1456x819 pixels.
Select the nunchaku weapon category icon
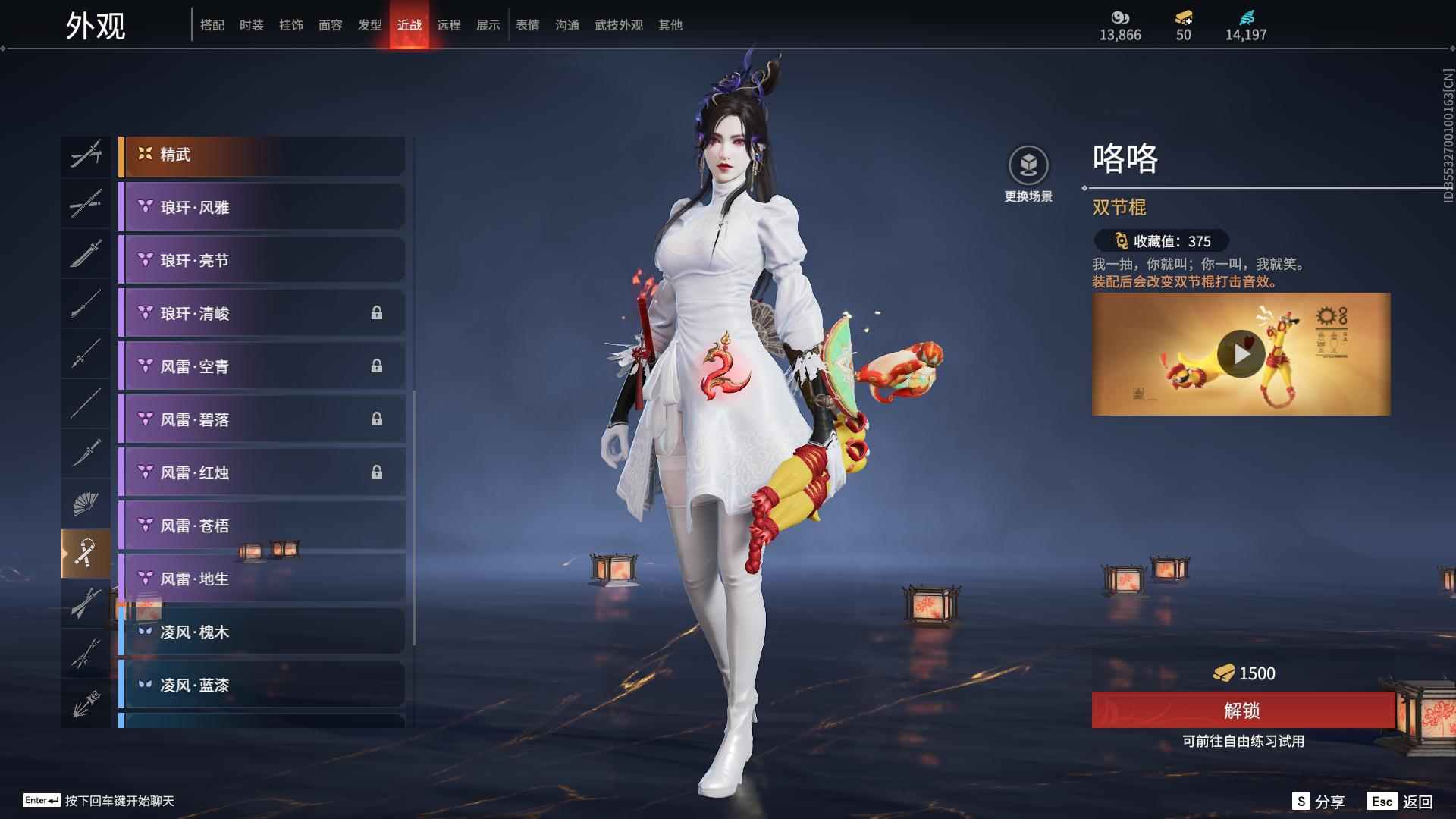(x=86, y=552)
